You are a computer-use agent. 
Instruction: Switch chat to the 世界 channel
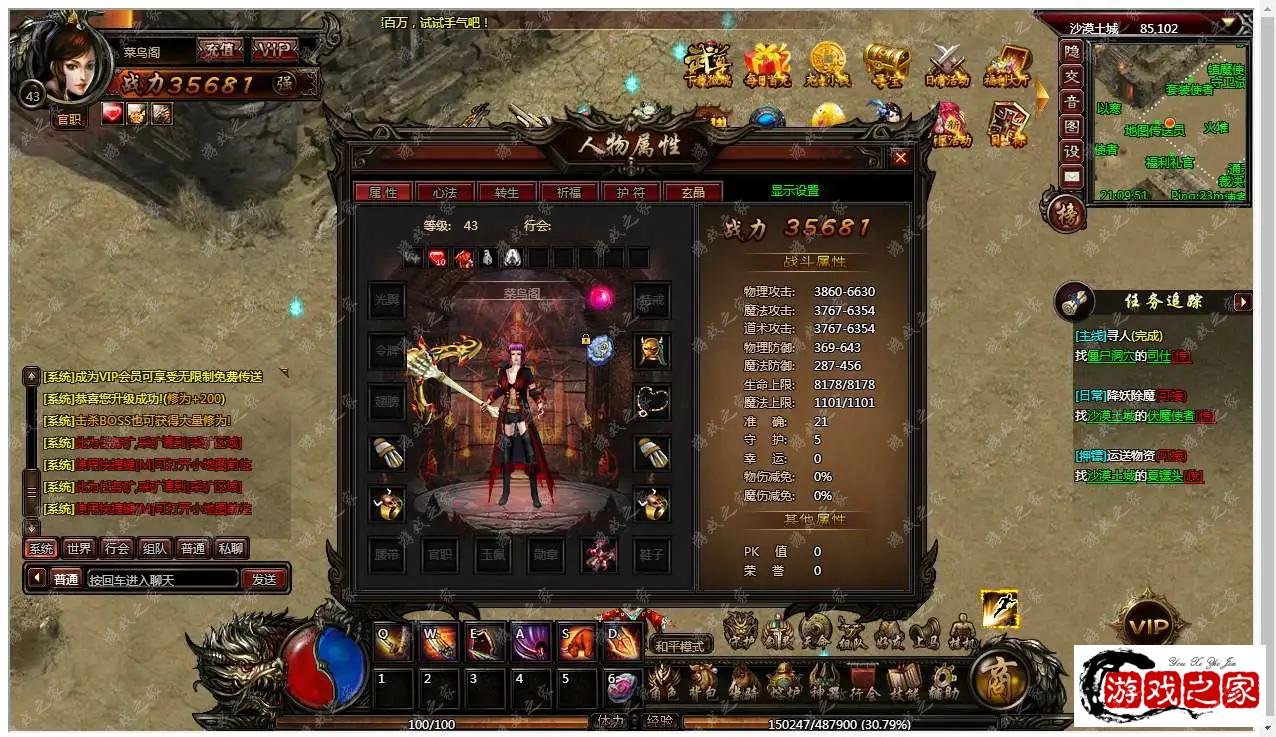point(78,548)
